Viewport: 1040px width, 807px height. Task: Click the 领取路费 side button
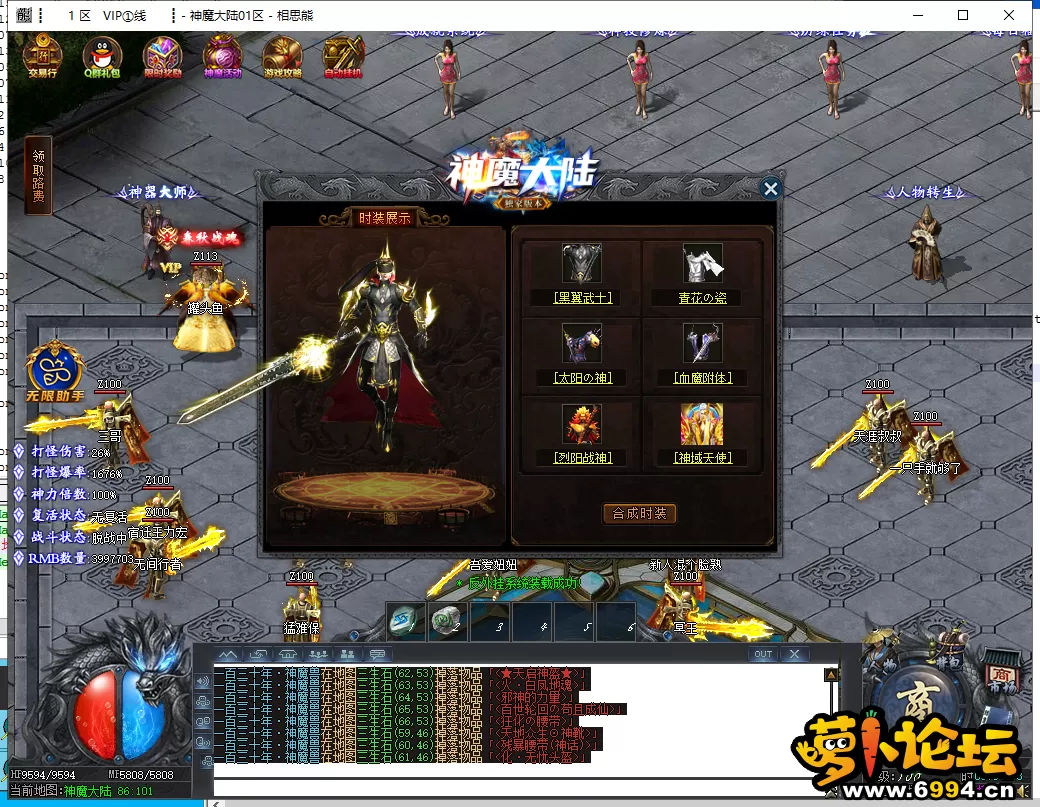click(x=38, y=176)
